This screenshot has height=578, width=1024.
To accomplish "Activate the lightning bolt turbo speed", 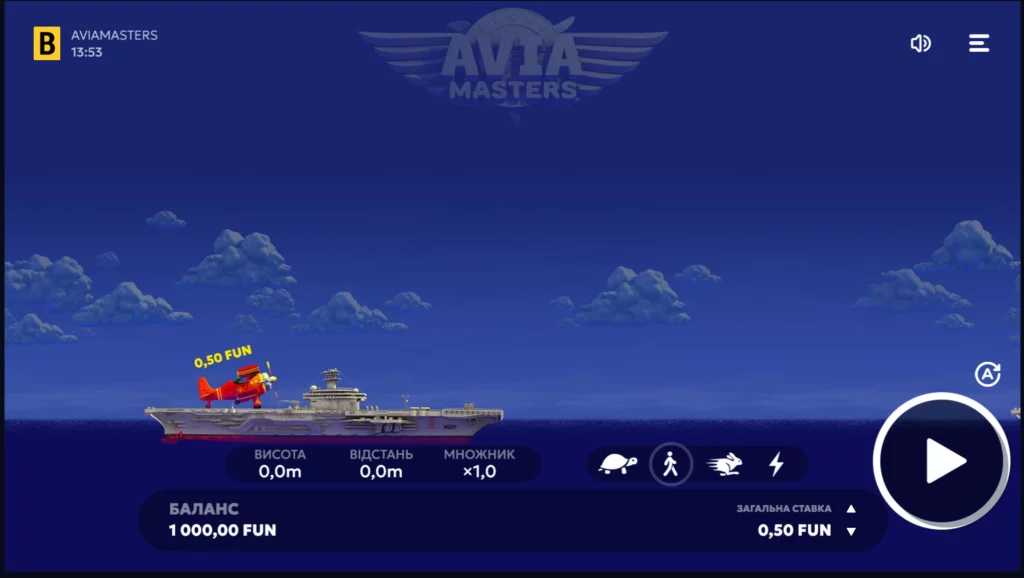I will point(776,464).
